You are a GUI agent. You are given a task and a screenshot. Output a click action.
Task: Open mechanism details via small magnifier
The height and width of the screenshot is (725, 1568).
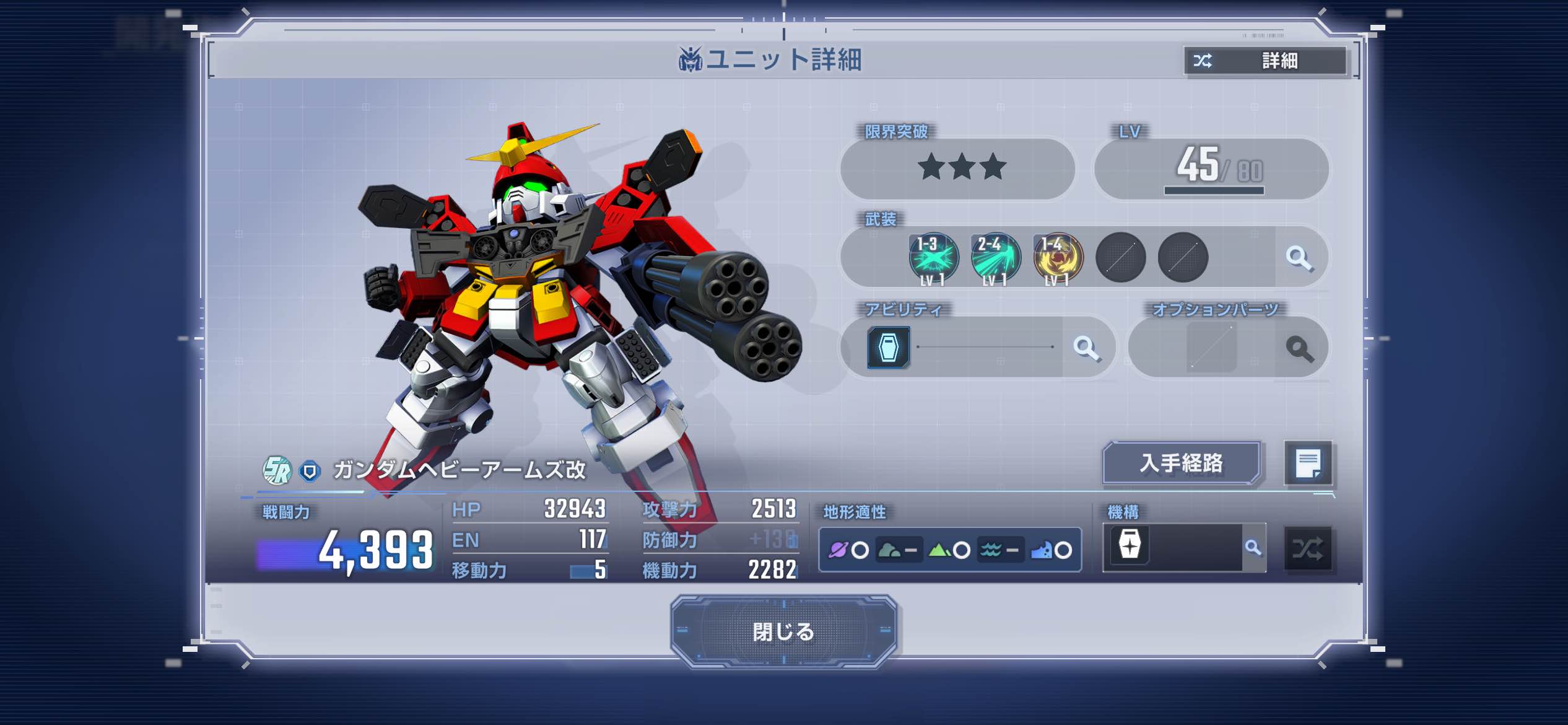click(1253, 548)
